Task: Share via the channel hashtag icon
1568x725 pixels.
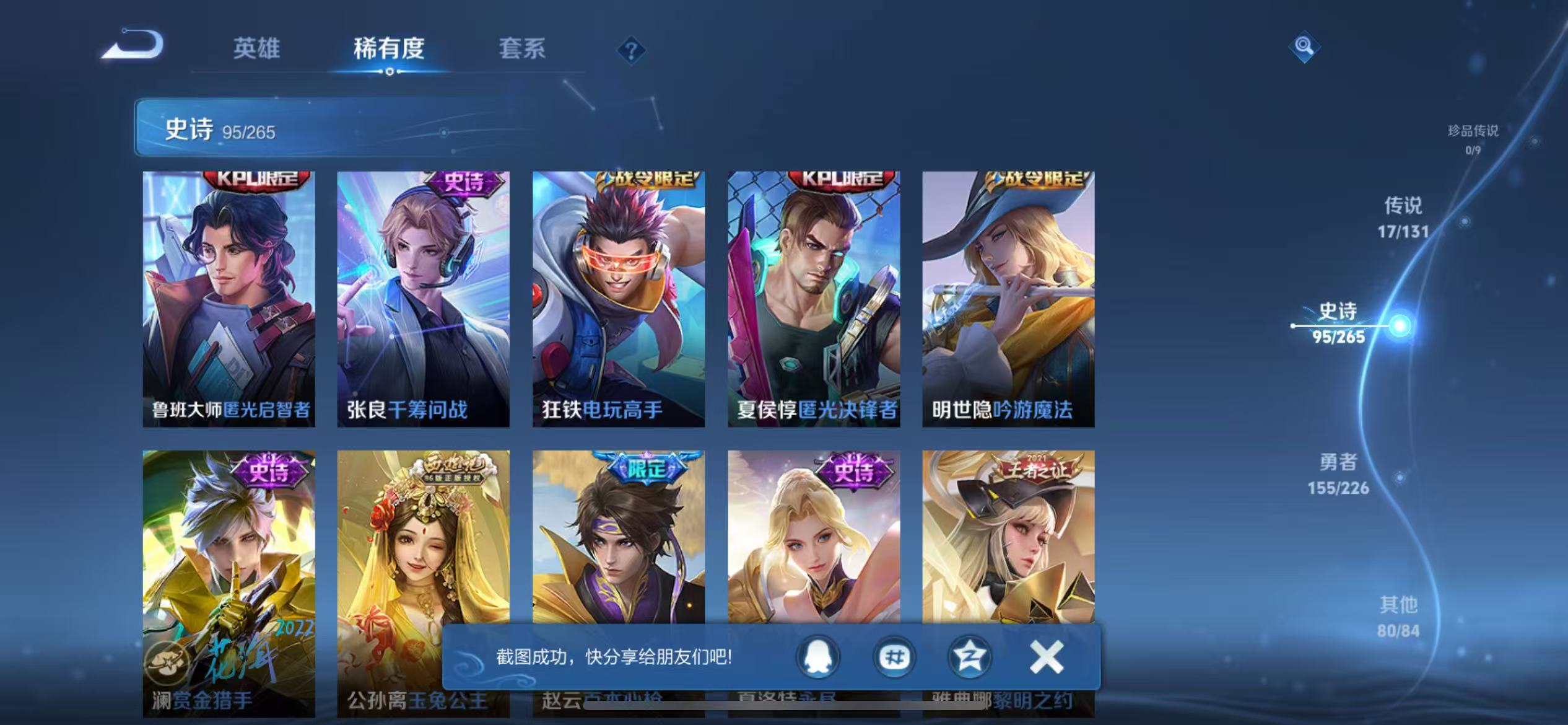Action: pyautogui.click(x=894, y=659)
